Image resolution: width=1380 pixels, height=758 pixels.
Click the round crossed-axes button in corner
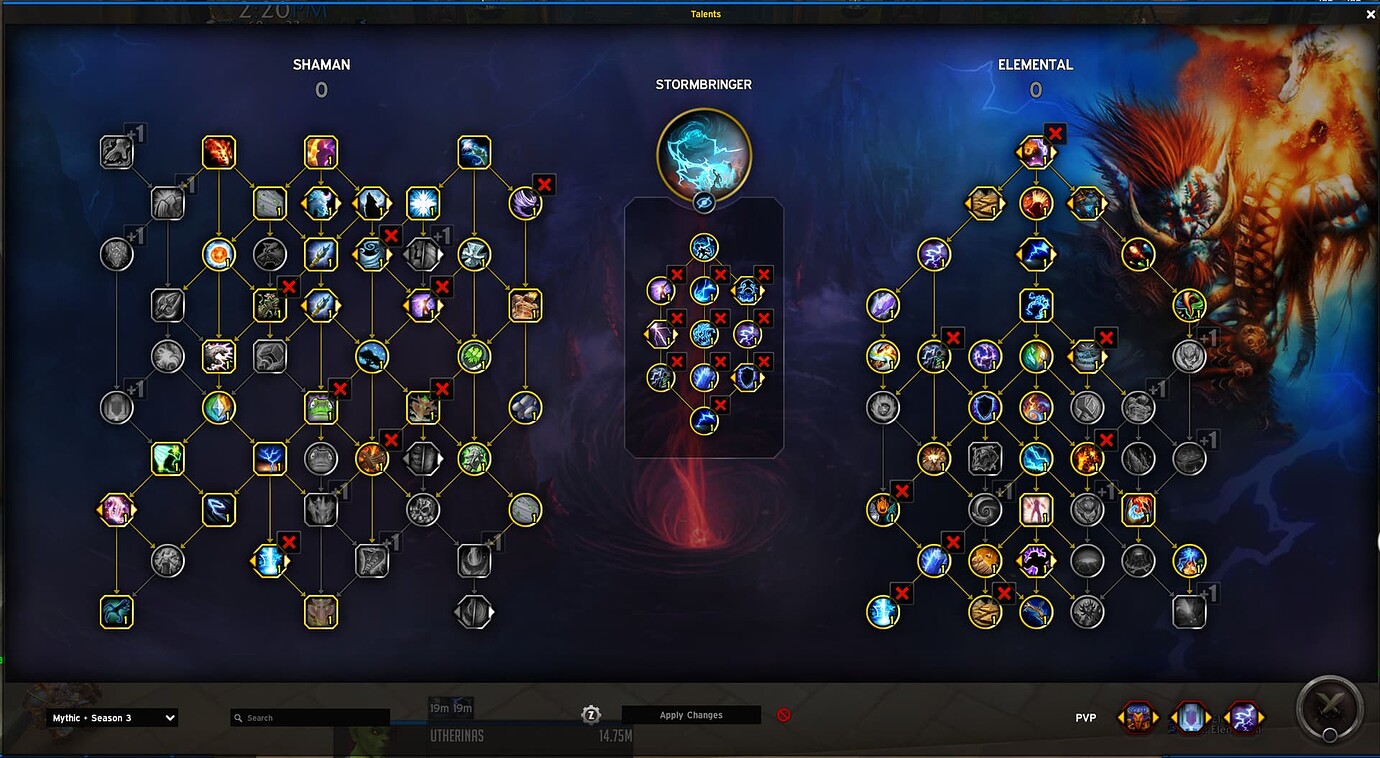[1329, 709]
